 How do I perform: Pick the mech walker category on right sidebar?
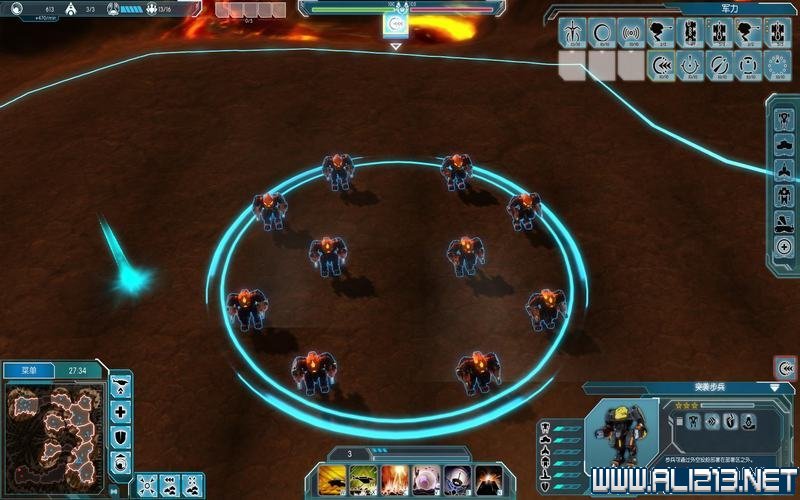[784, 195]
